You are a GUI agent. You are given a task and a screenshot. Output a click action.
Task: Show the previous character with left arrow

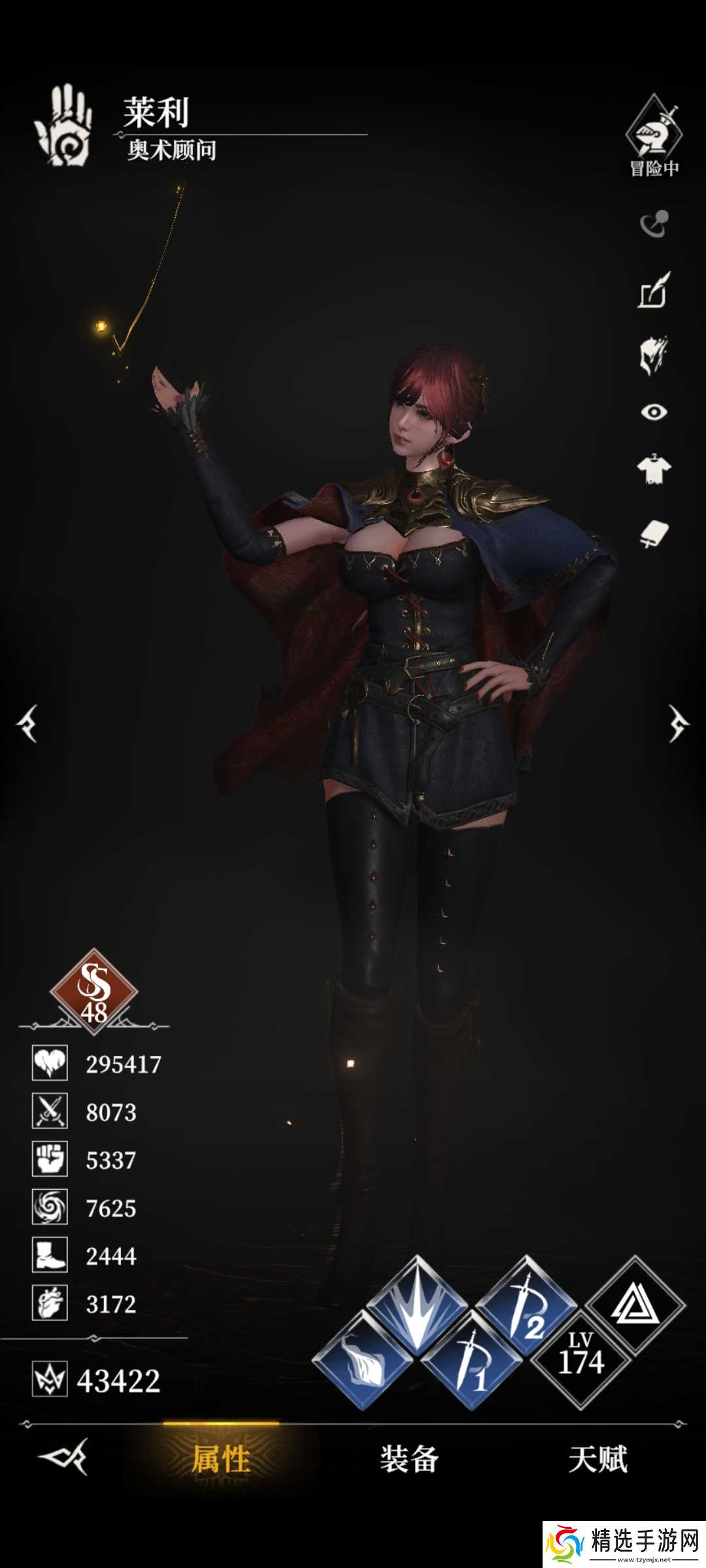pos(27,724)
